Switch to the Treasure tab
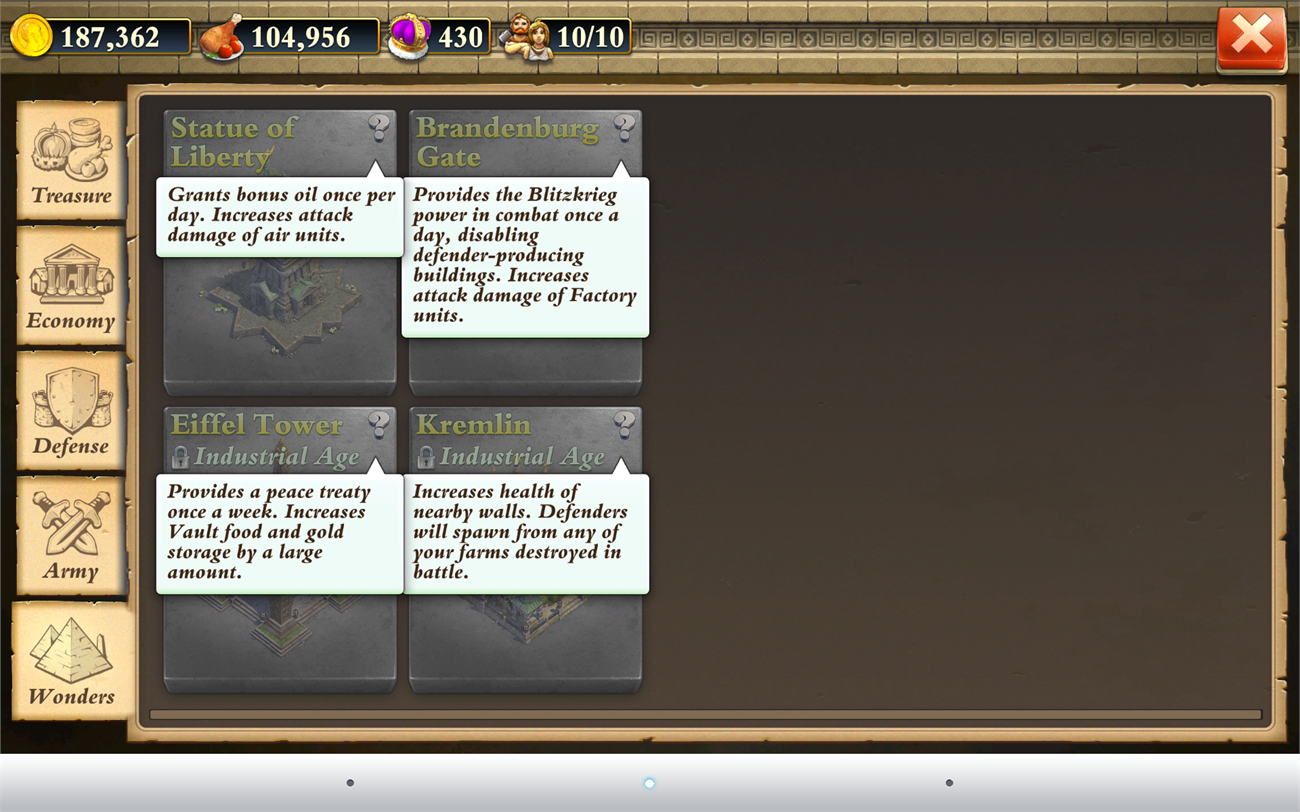This screenshot has width=1300, height=812. 71,159
